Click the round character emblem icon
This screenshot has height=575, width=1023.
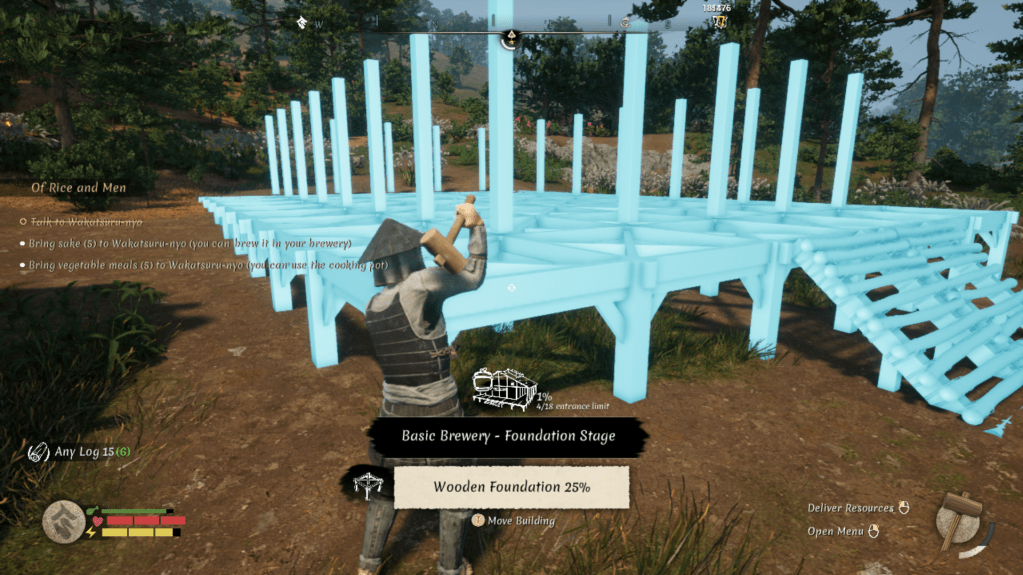[64, 521]
